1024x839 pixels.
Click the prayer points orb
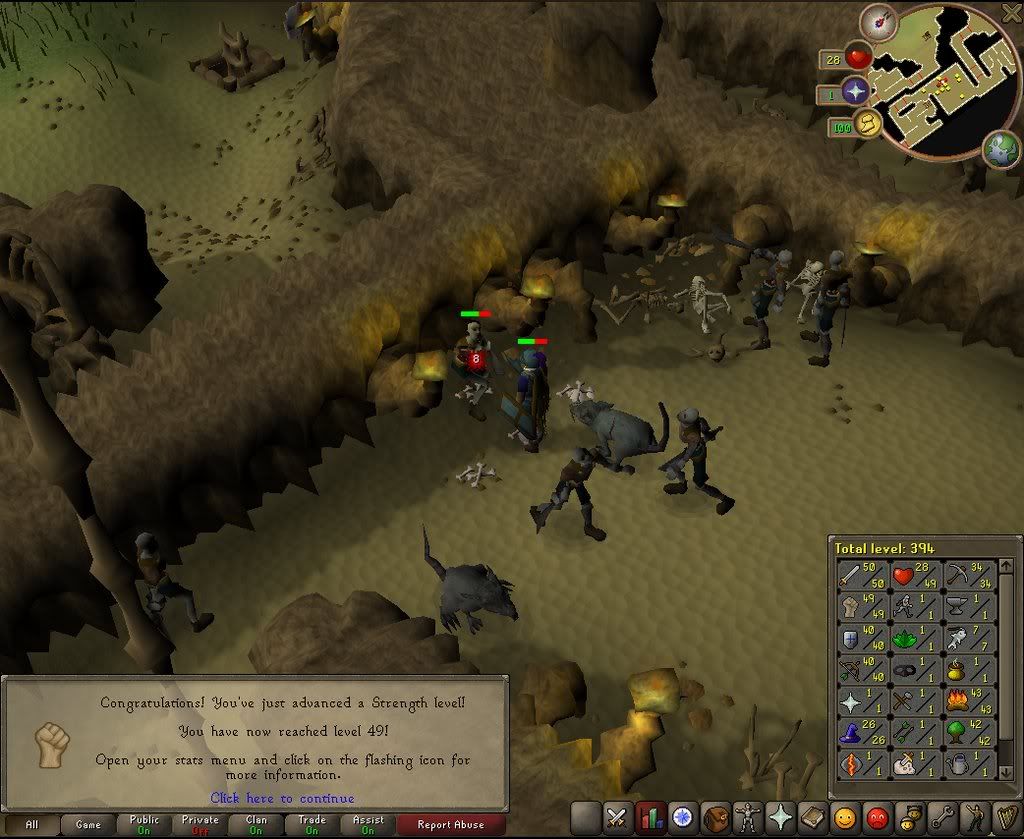coord(855,92)
